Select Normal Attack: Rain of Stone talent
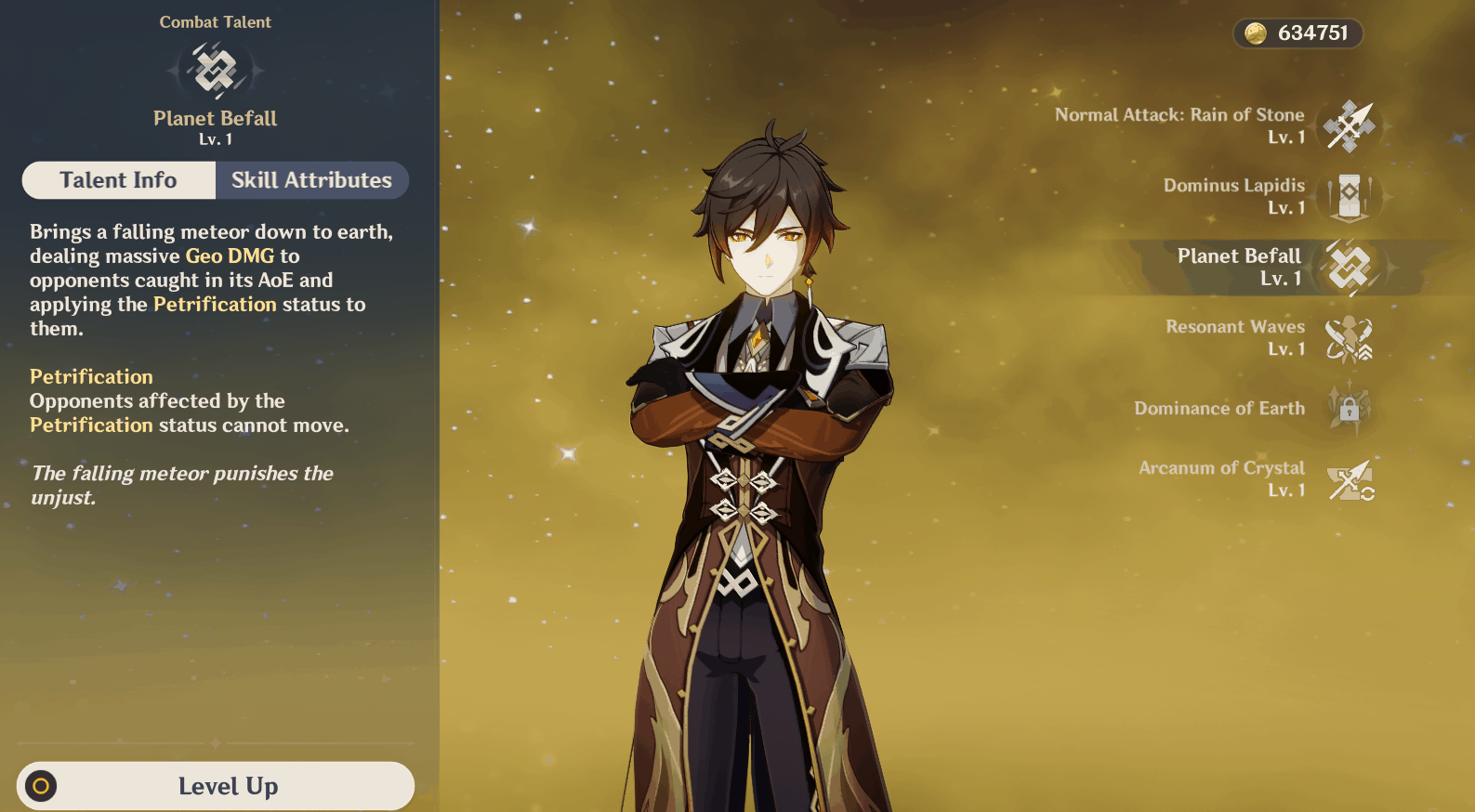The height and width of the screenshot is (812, 1475). click(x=1349, y=125)
